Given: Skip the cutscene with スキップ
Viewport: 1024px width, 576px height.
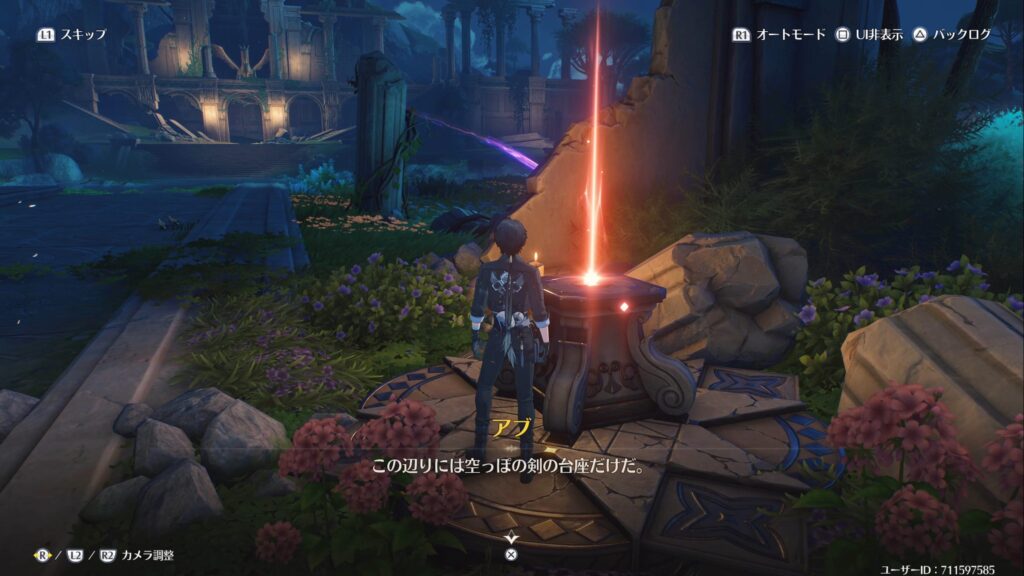Looking at the screenshot, I should (72, 34).
